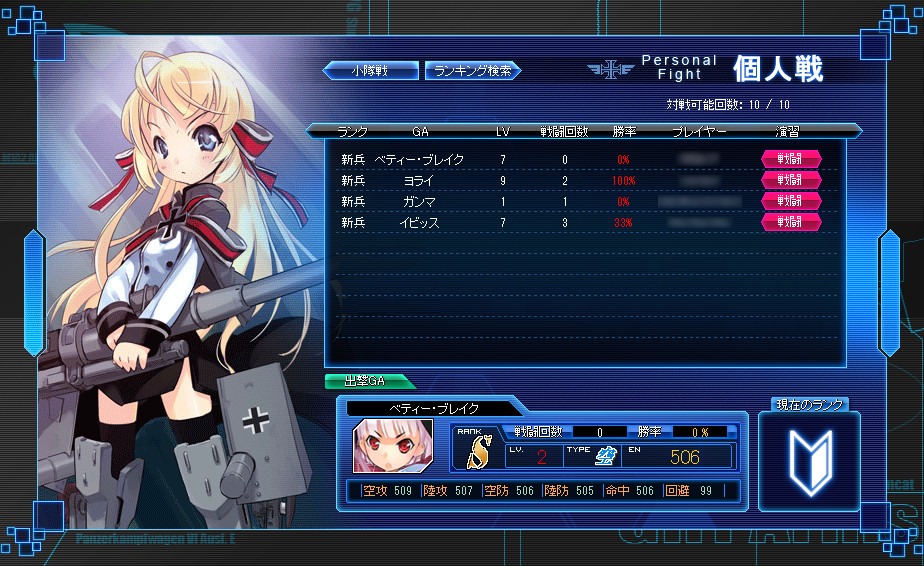The width and height of the screenshot is (924, 566).
Task: Open the 小隊戦 squad battle tab
Action: pos(369,71)
